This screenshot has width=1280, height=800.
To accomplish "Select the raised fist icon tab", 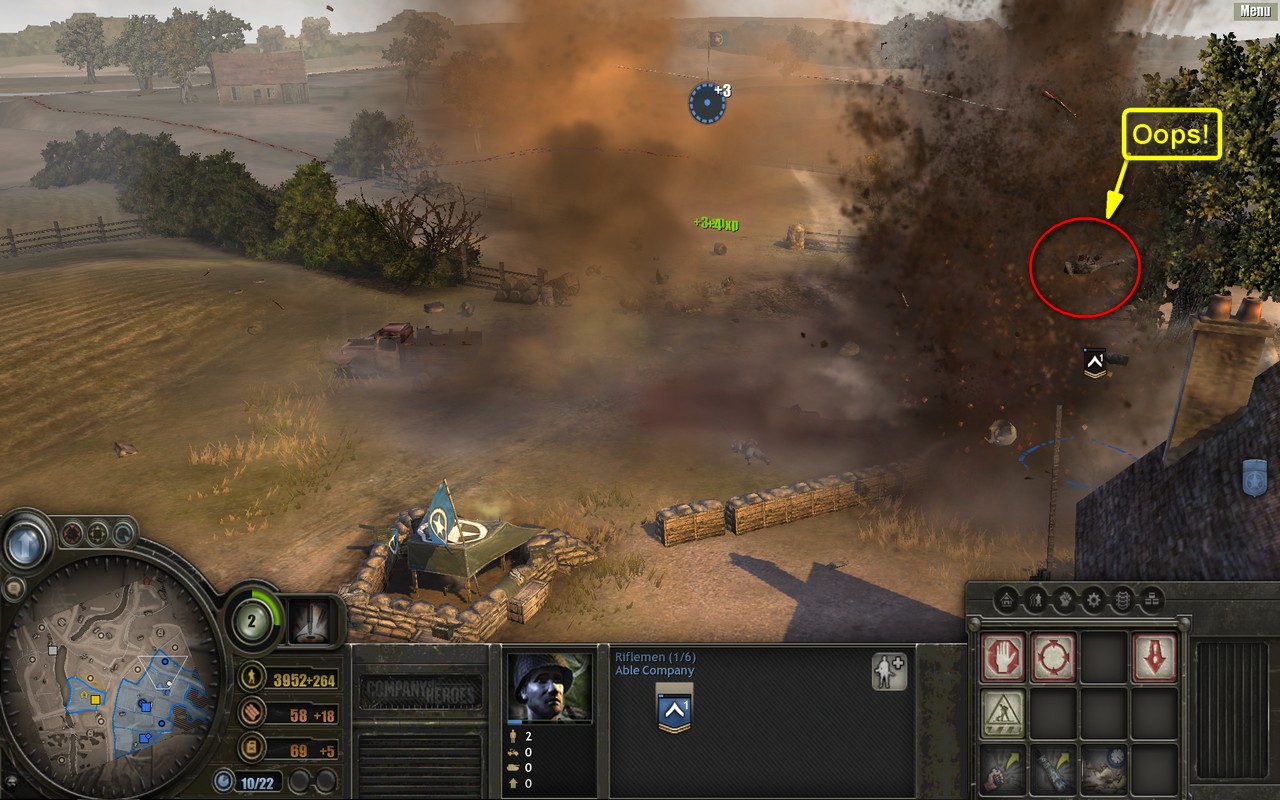I will click(1064, 600).
